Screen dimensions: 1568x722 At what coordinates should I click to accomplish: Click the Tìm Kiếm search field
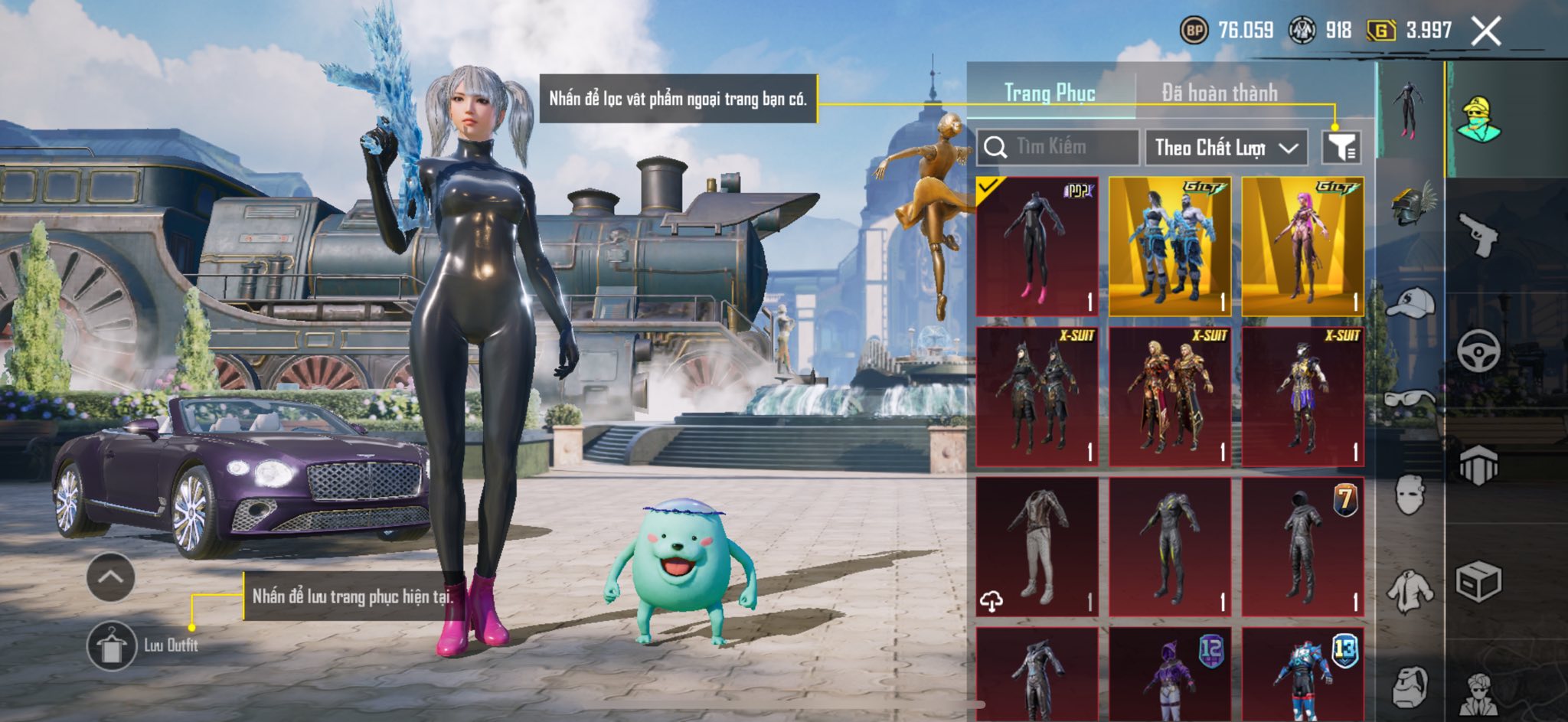1058,146
